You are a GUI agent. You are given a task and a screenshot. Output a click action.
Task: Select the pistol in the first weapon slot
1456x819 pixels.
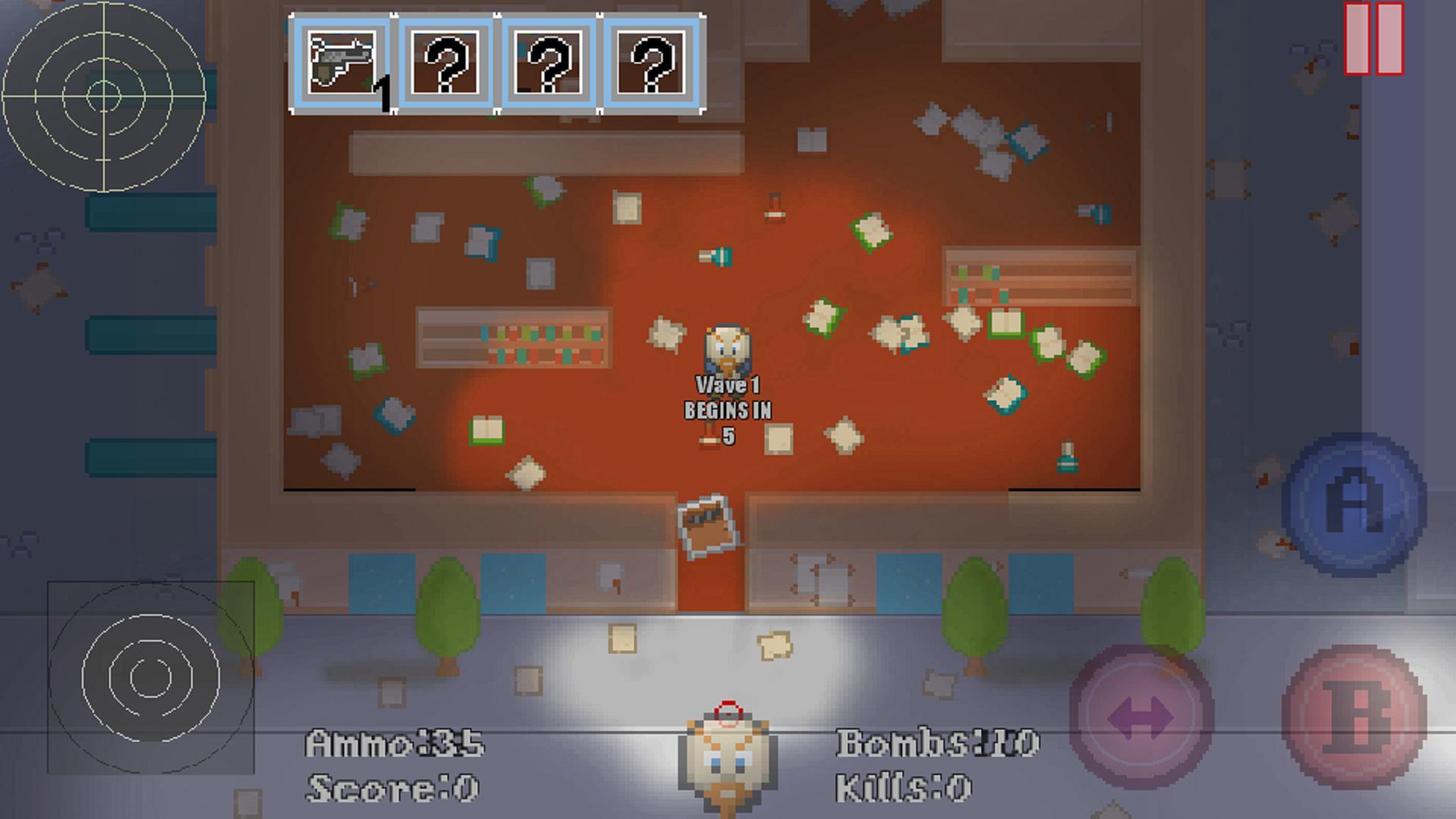pyautogui.click(x=341, y=62)
